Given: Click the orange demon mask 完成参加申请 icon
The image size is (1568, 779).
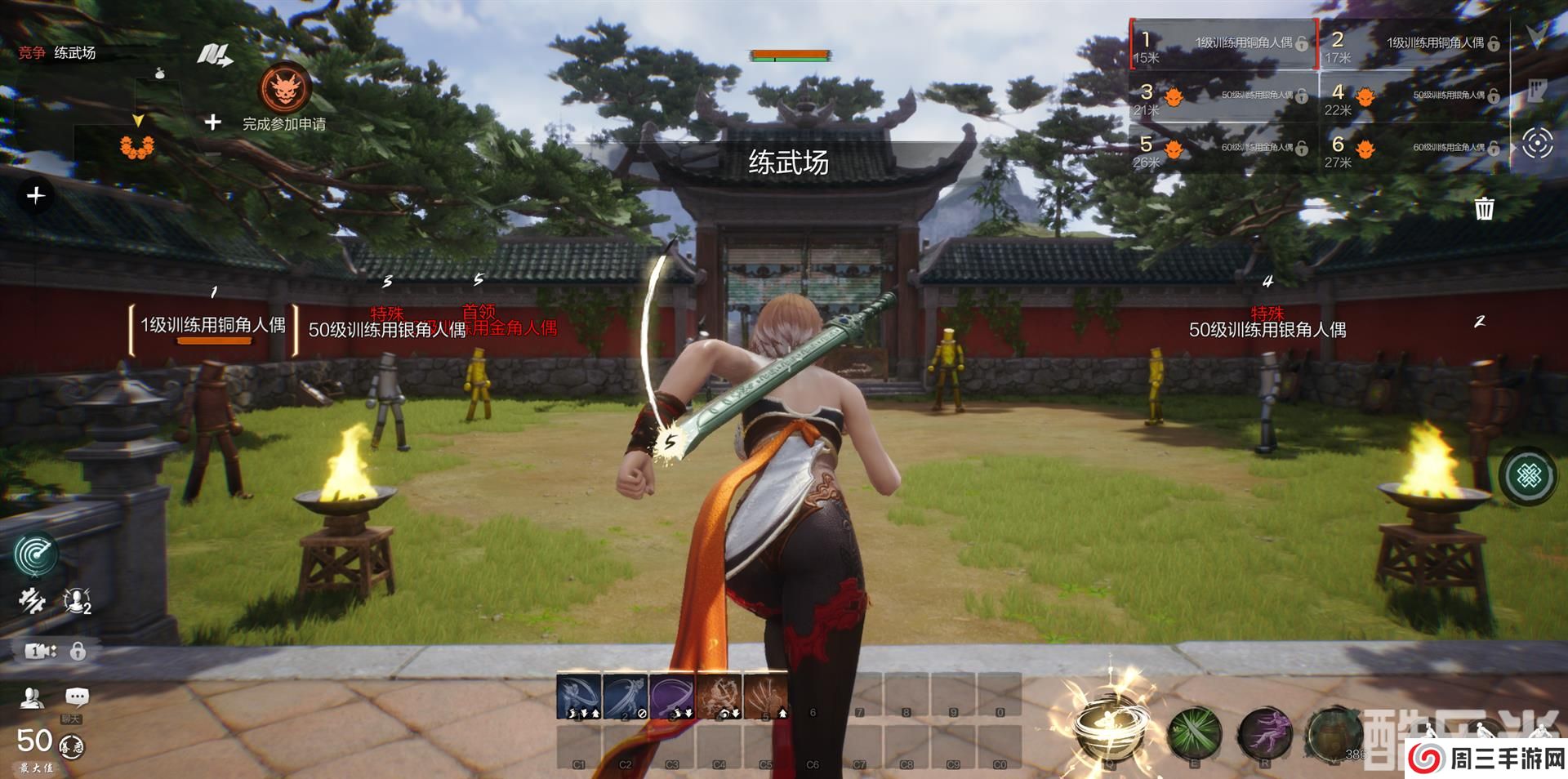Looking at the screenshot, I should [284, 89].
